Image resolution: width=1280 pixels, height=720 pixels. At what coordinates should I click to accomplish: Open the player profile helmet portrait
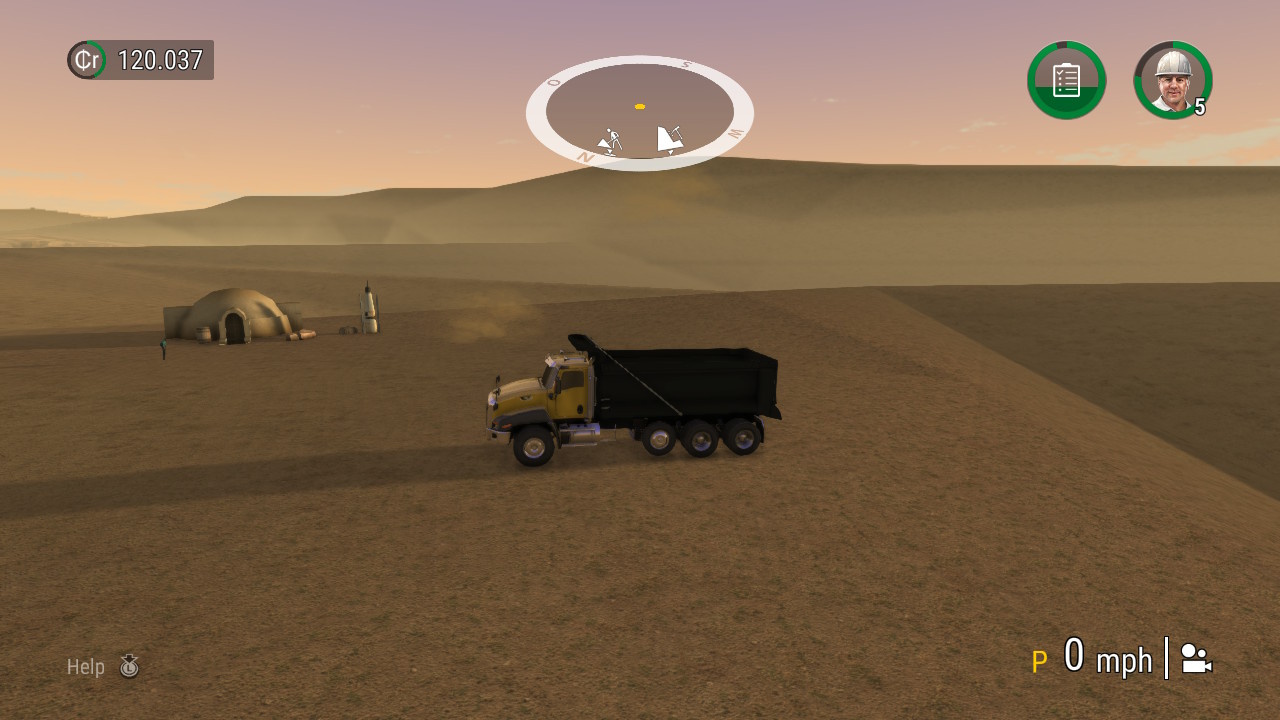[1172, 80]
